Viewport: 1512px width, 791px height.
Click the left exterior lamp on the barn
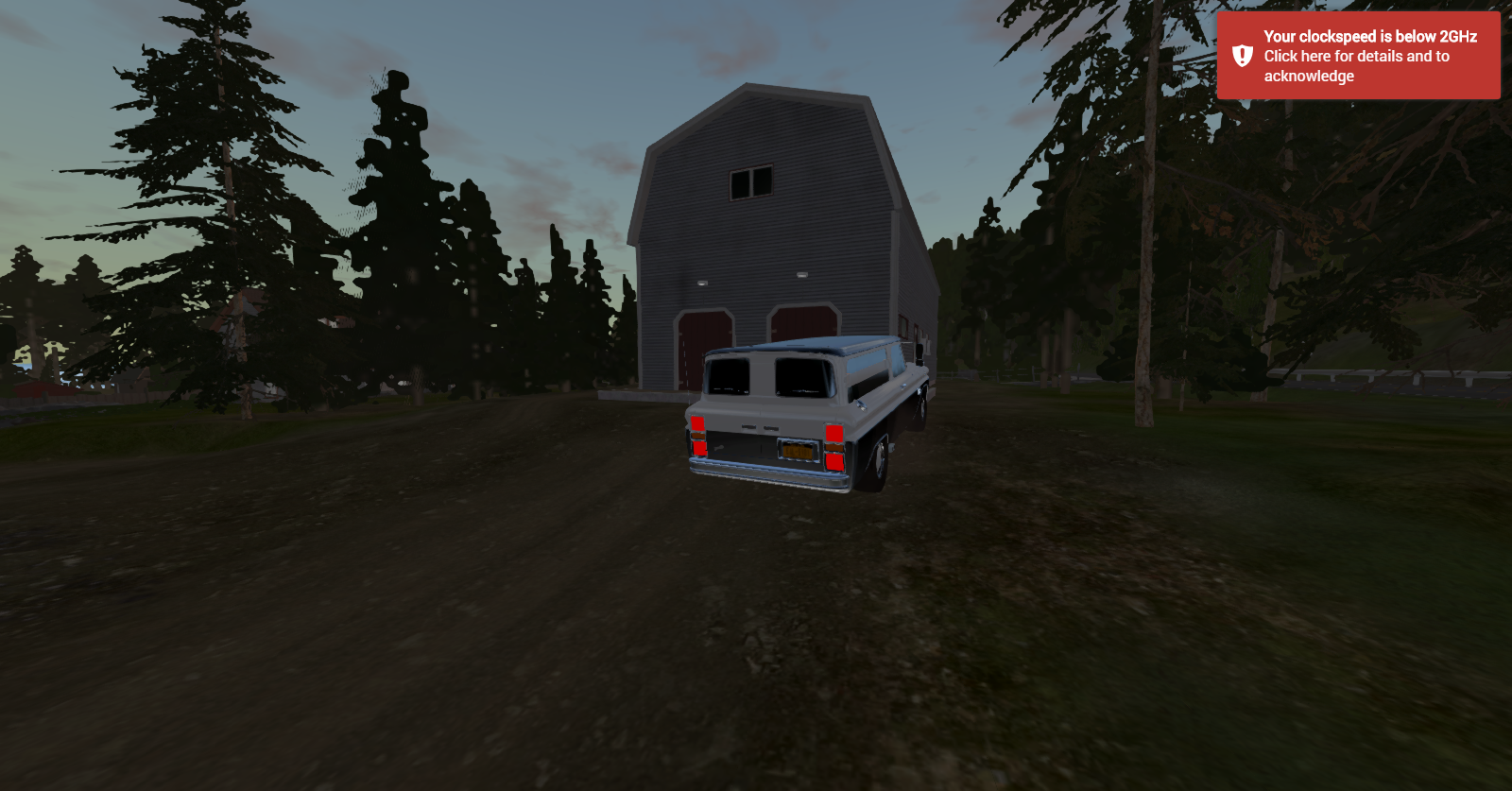701,282
